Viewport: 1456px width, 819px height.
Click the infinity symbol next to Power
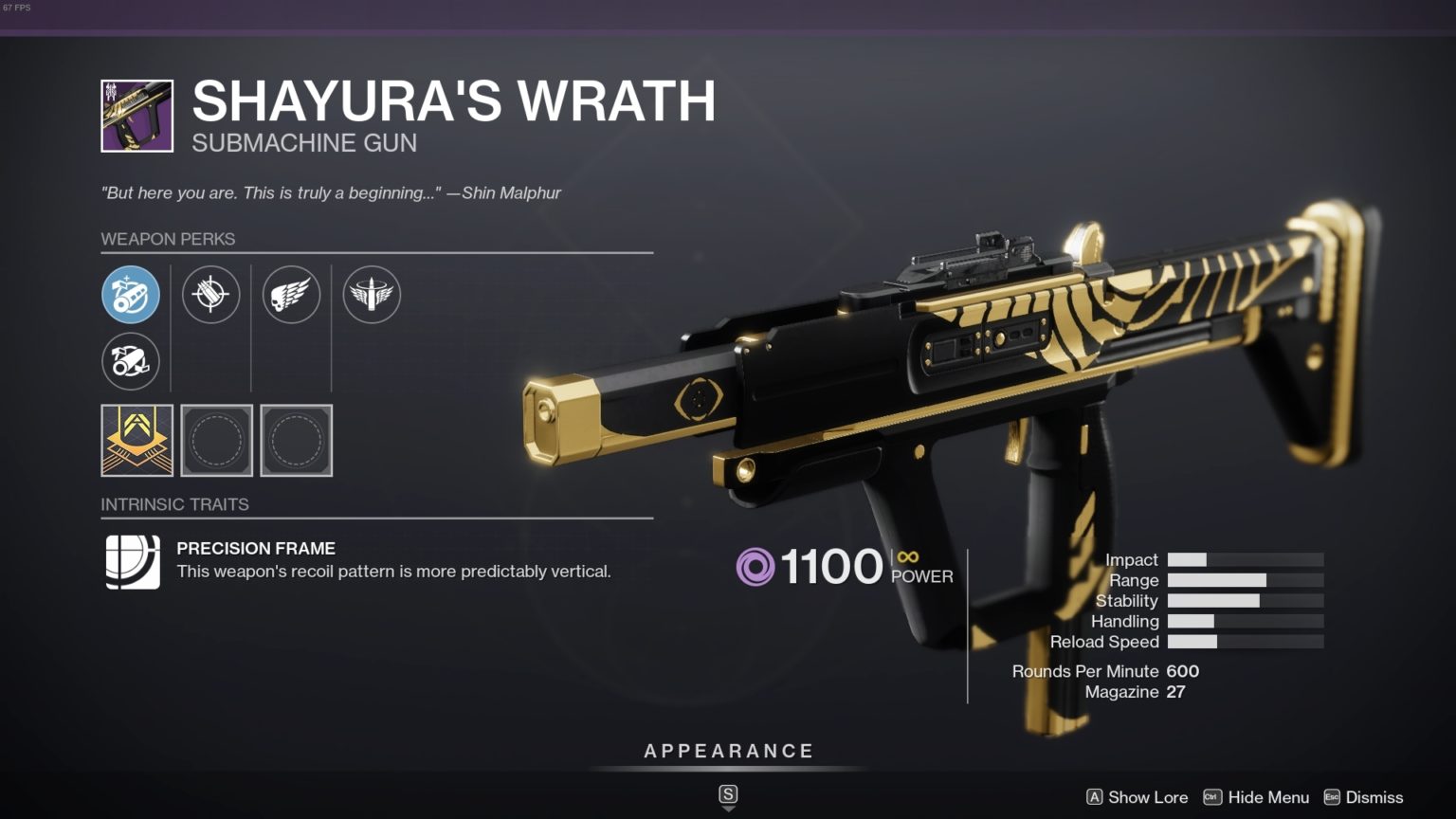pyautogui.click(x=908, y=558)
